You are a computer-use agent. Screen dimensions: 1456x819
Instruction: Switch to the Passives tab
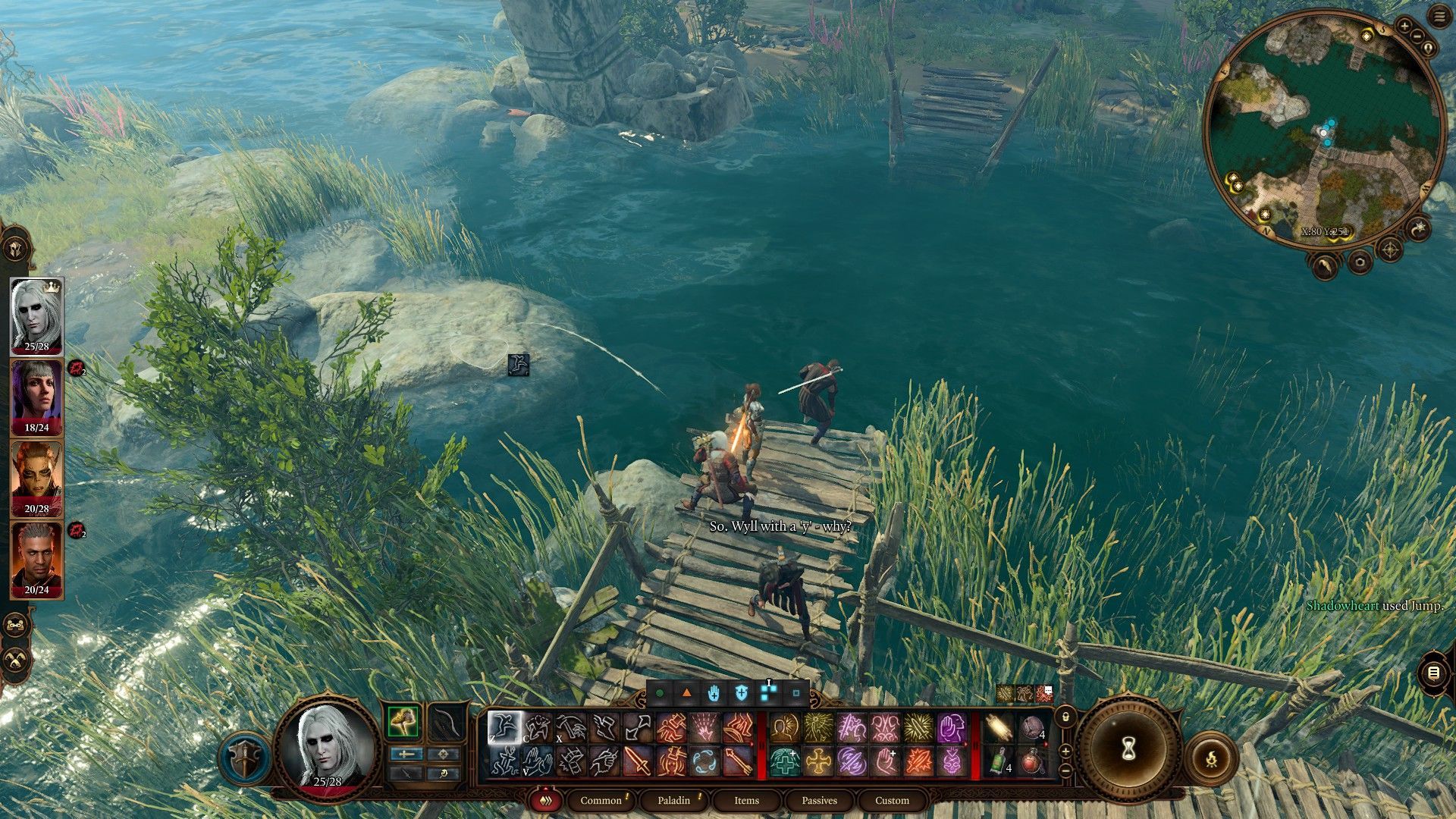819,800
